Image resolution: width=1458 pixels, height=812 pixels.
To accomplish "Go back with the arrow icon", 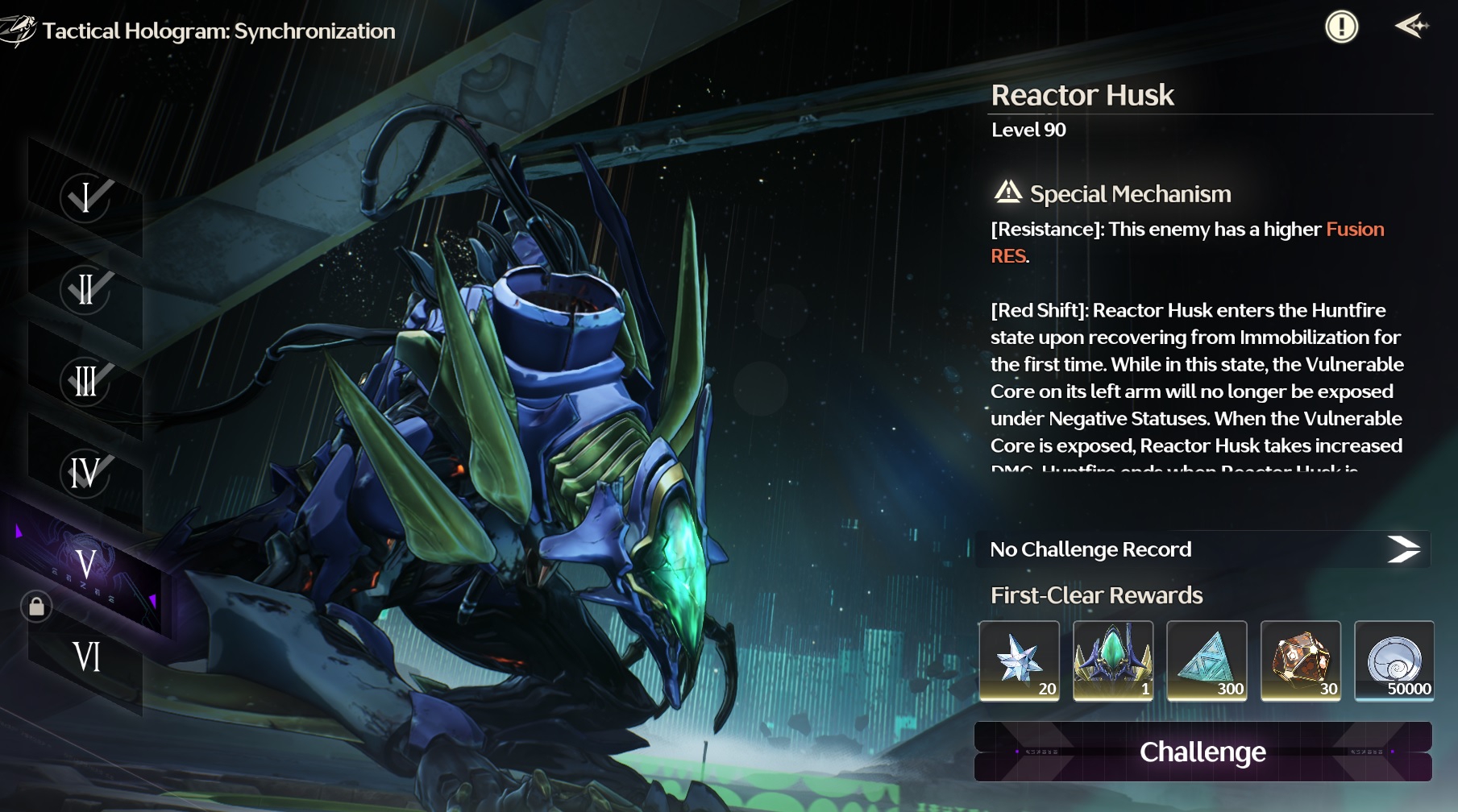I will (x=1411, y=27).
